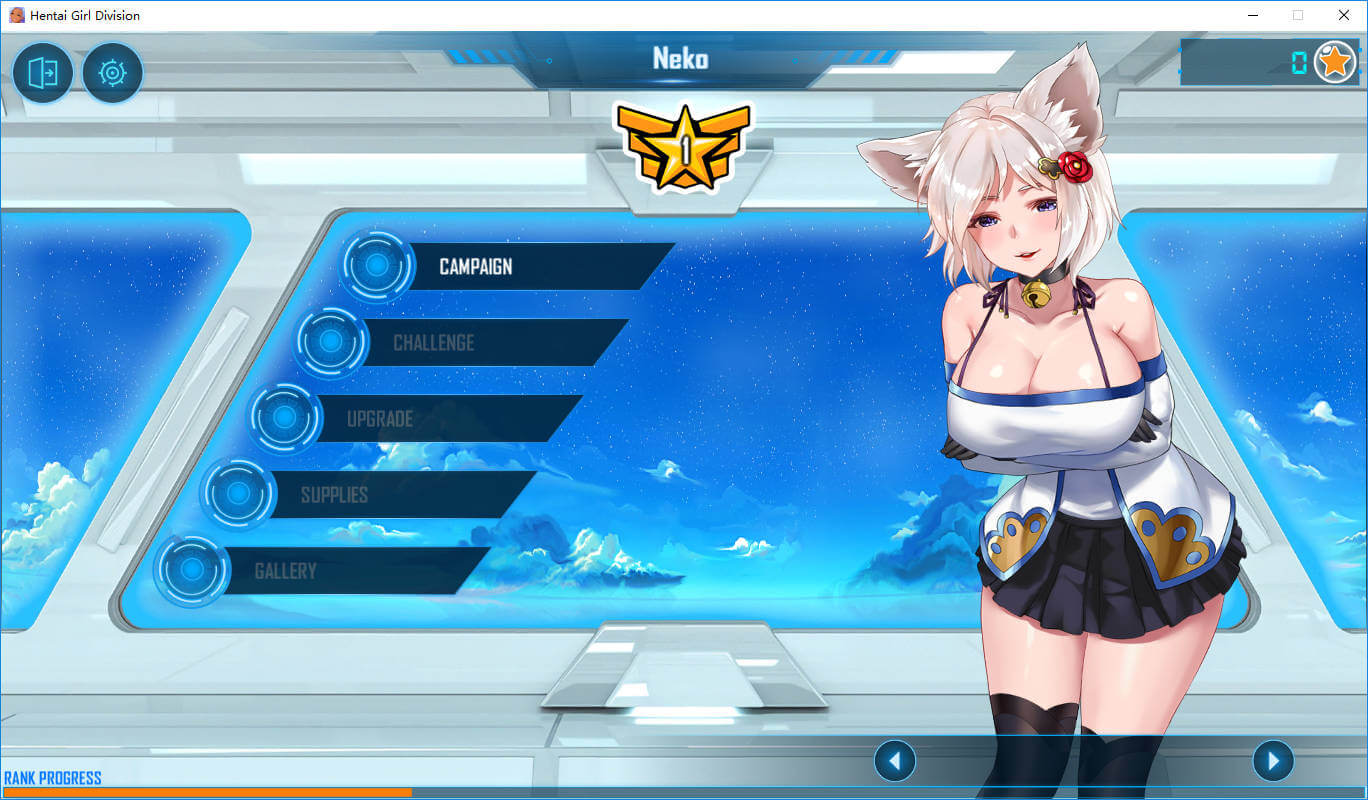Screen dimensions: 1368x800
Task: Click the exit door icon button
Action: (x=43, y=73)
